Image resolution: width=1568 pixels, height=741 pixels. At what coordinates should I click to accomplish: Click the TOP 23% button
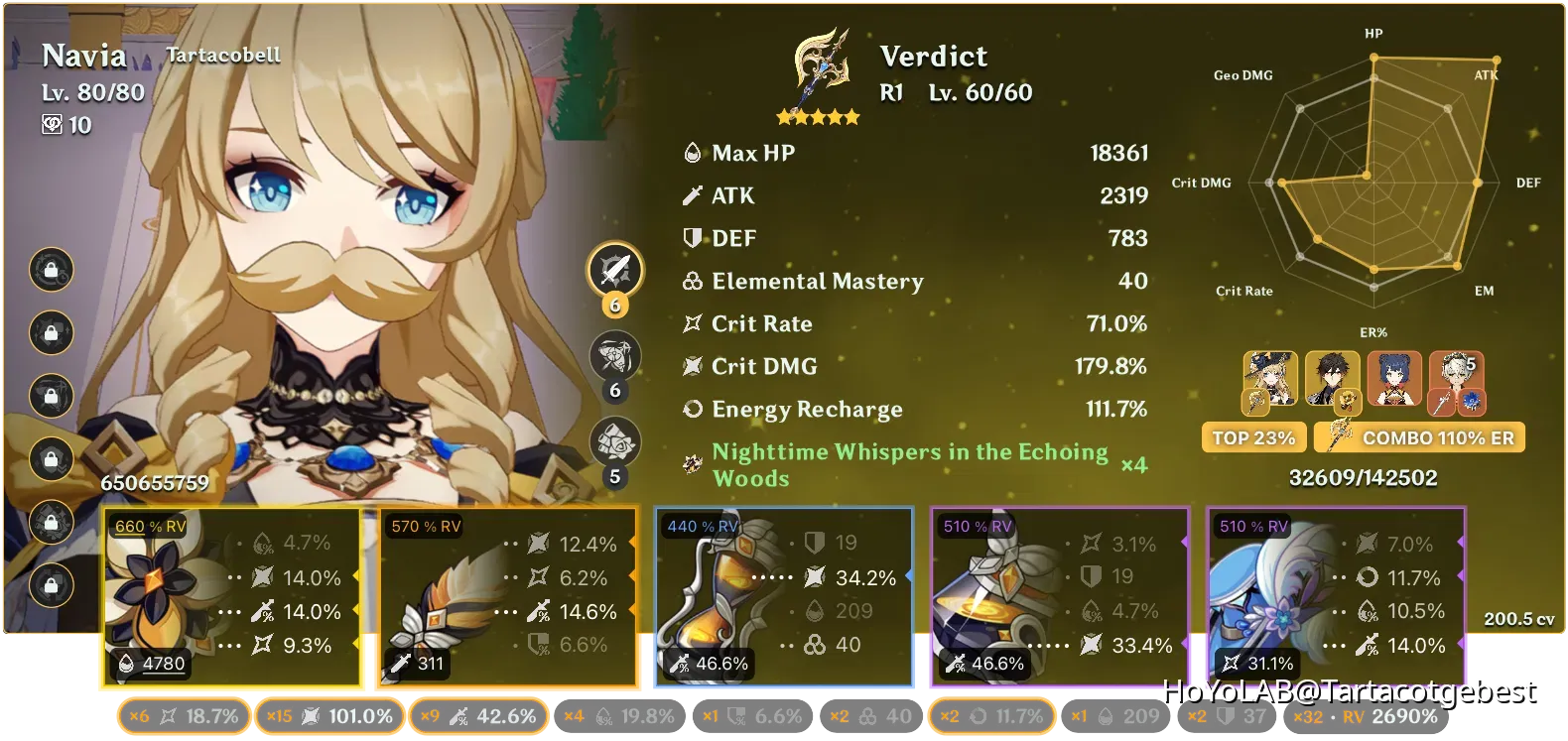[x=1253, y=436]
